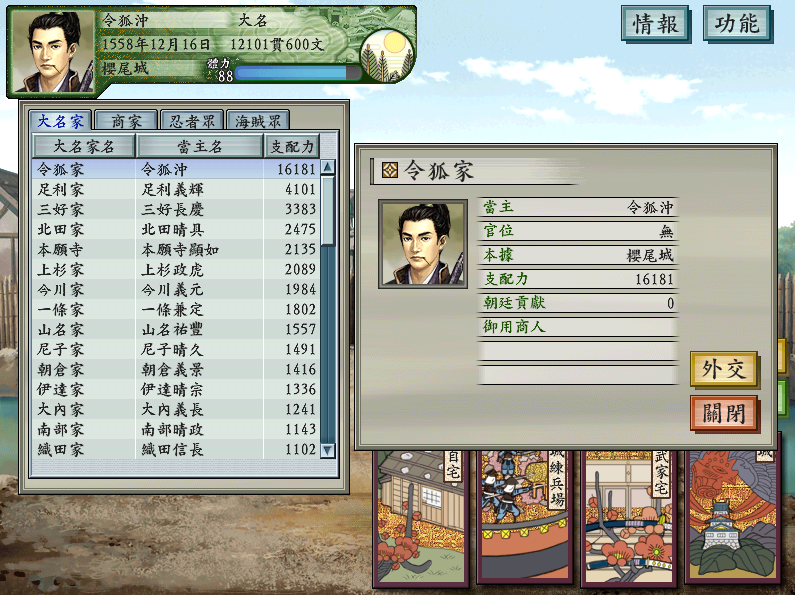Choose the 伊達家 row
This screenshot has width=795, height=595.
(176, 389)
